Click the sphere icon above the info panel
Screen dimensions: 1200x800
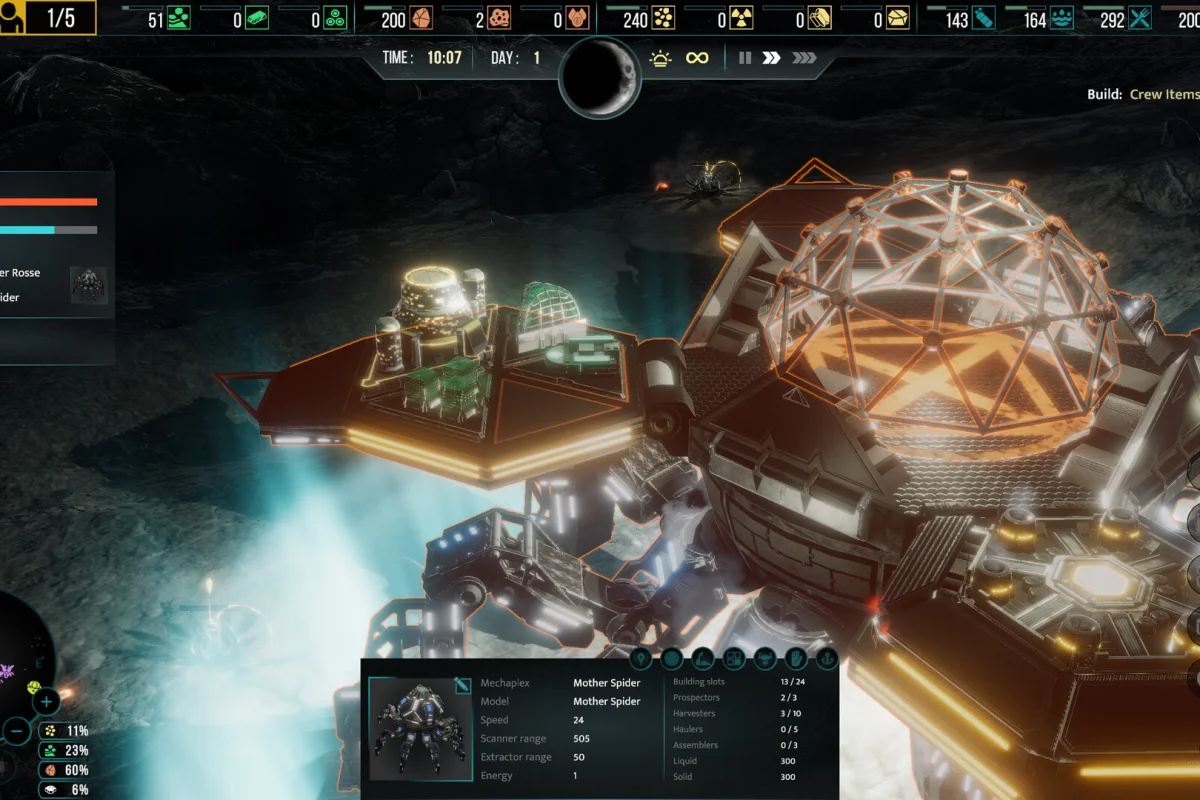[x=672, y=658]
